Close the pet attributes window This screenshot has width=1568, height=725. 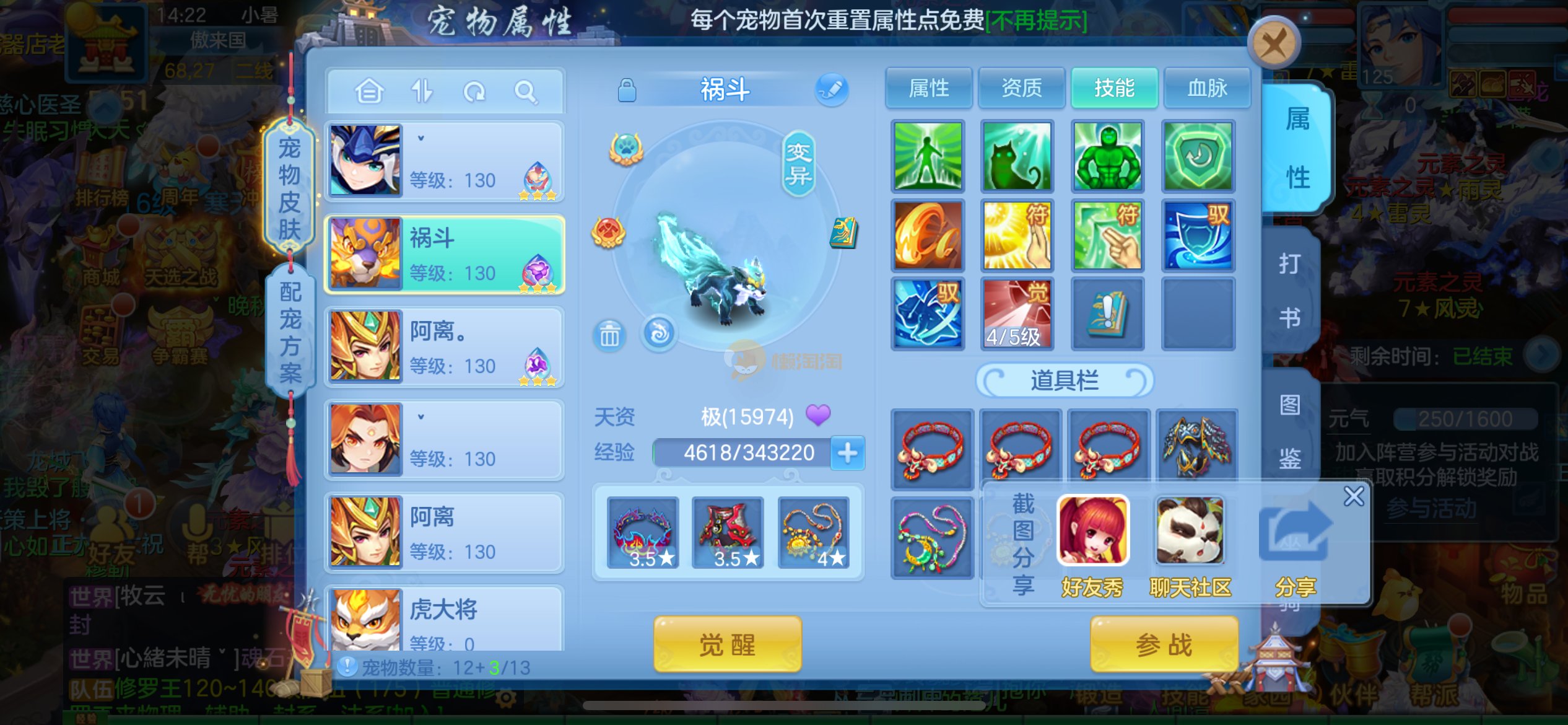[1273, 43]
